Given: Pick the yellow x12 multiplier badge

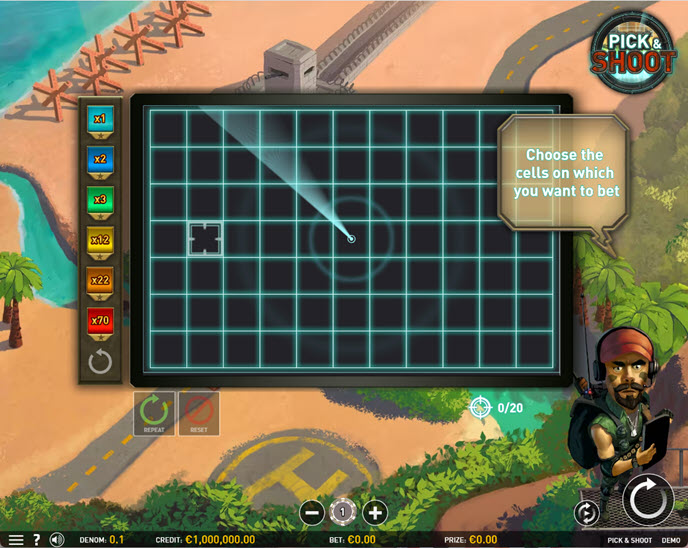Looking at the screenshot, I should pos(100,240).
